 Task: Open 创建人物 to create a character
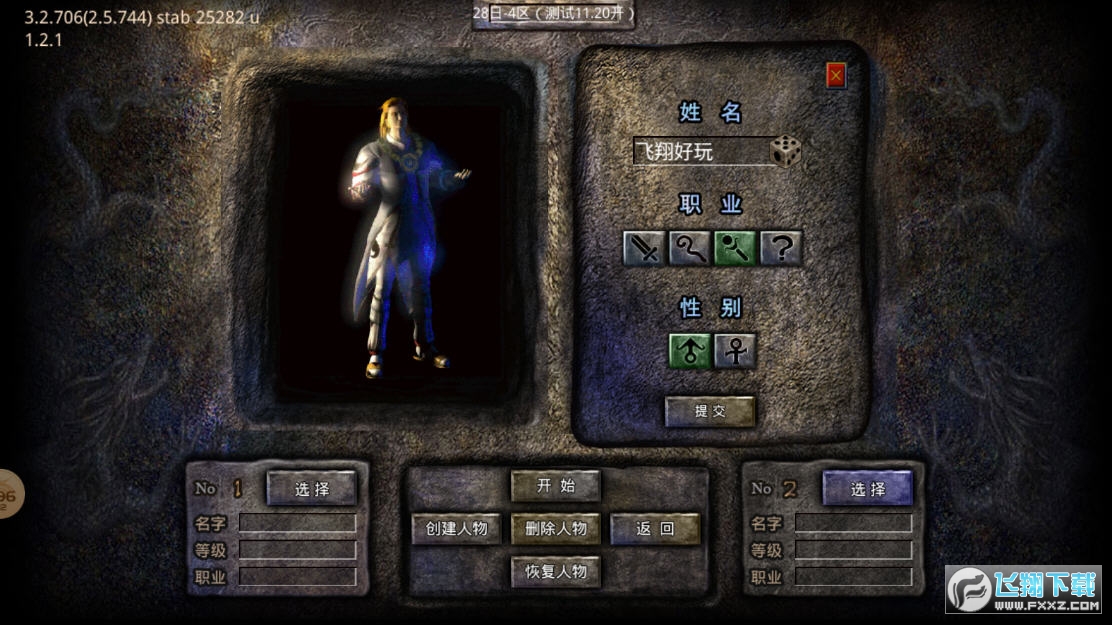coord(456,529)
